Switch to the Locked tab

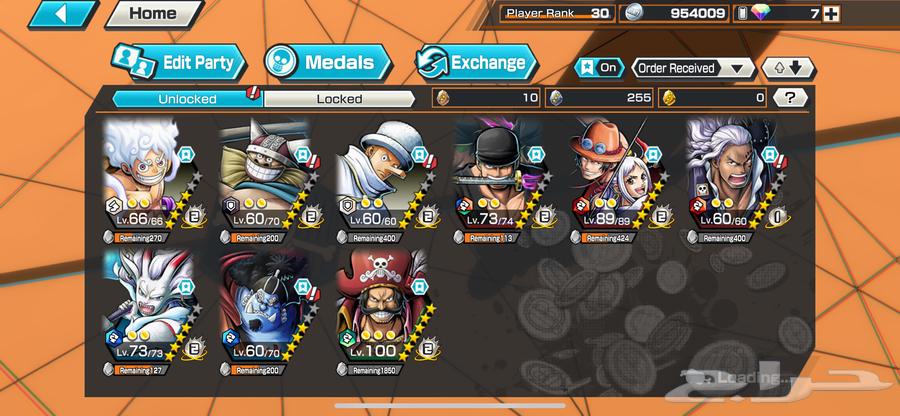click(339, 99)
